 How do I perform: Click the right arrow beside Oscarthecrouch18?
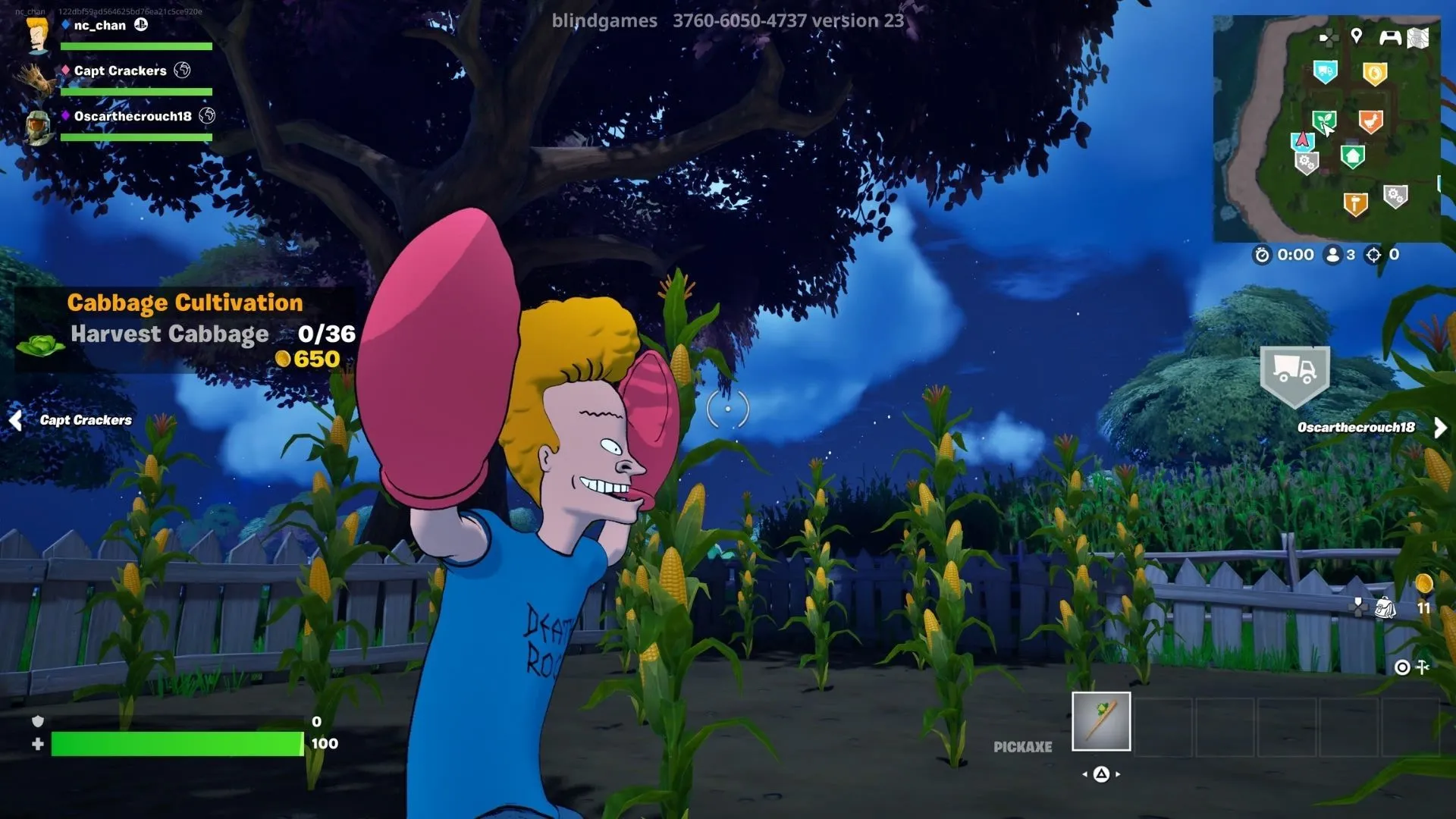[x=1441, y=427]
